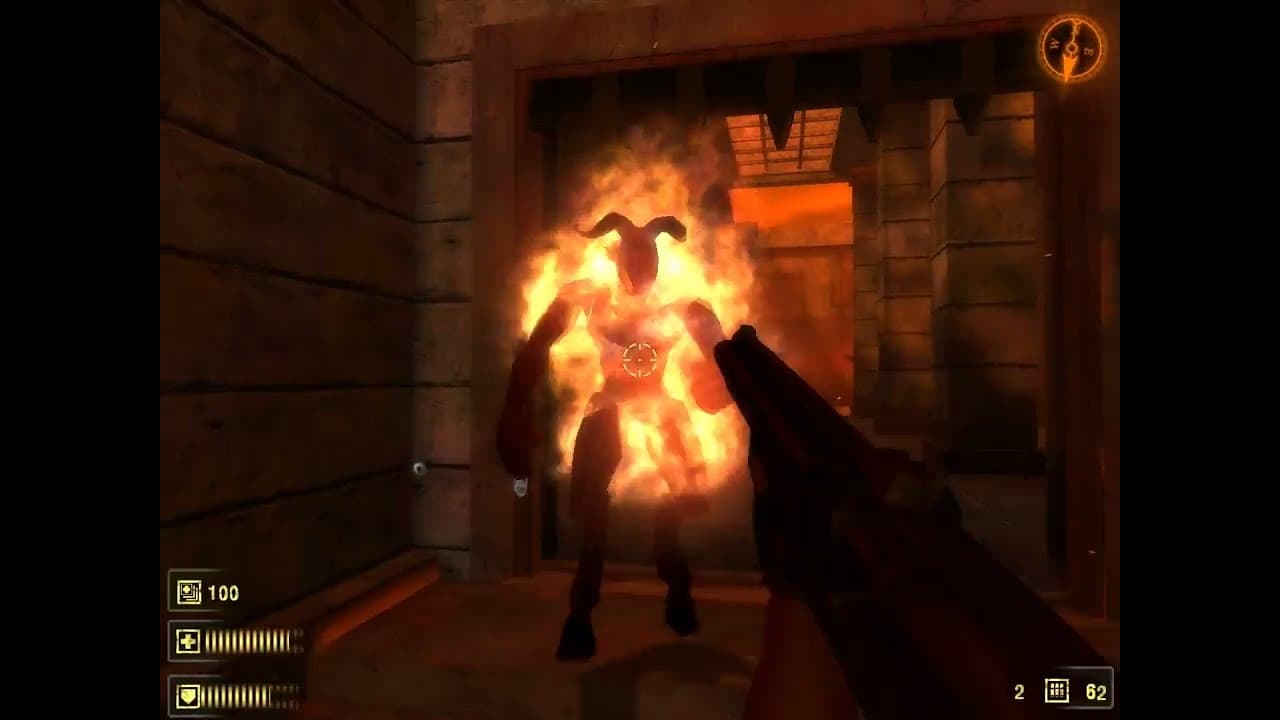Click the health cross icon

point(188,640)
